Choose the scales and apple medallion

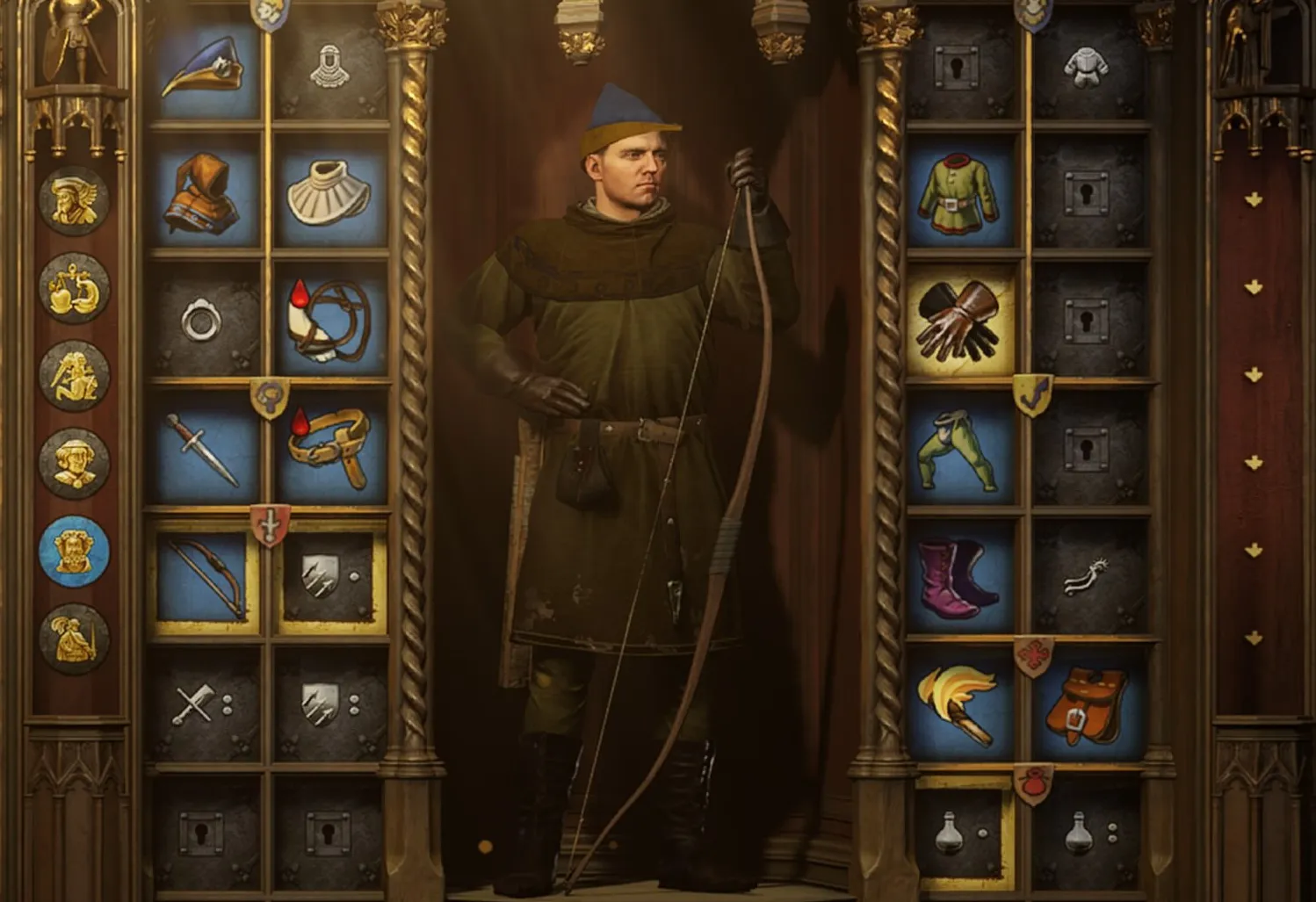point(74,289)
